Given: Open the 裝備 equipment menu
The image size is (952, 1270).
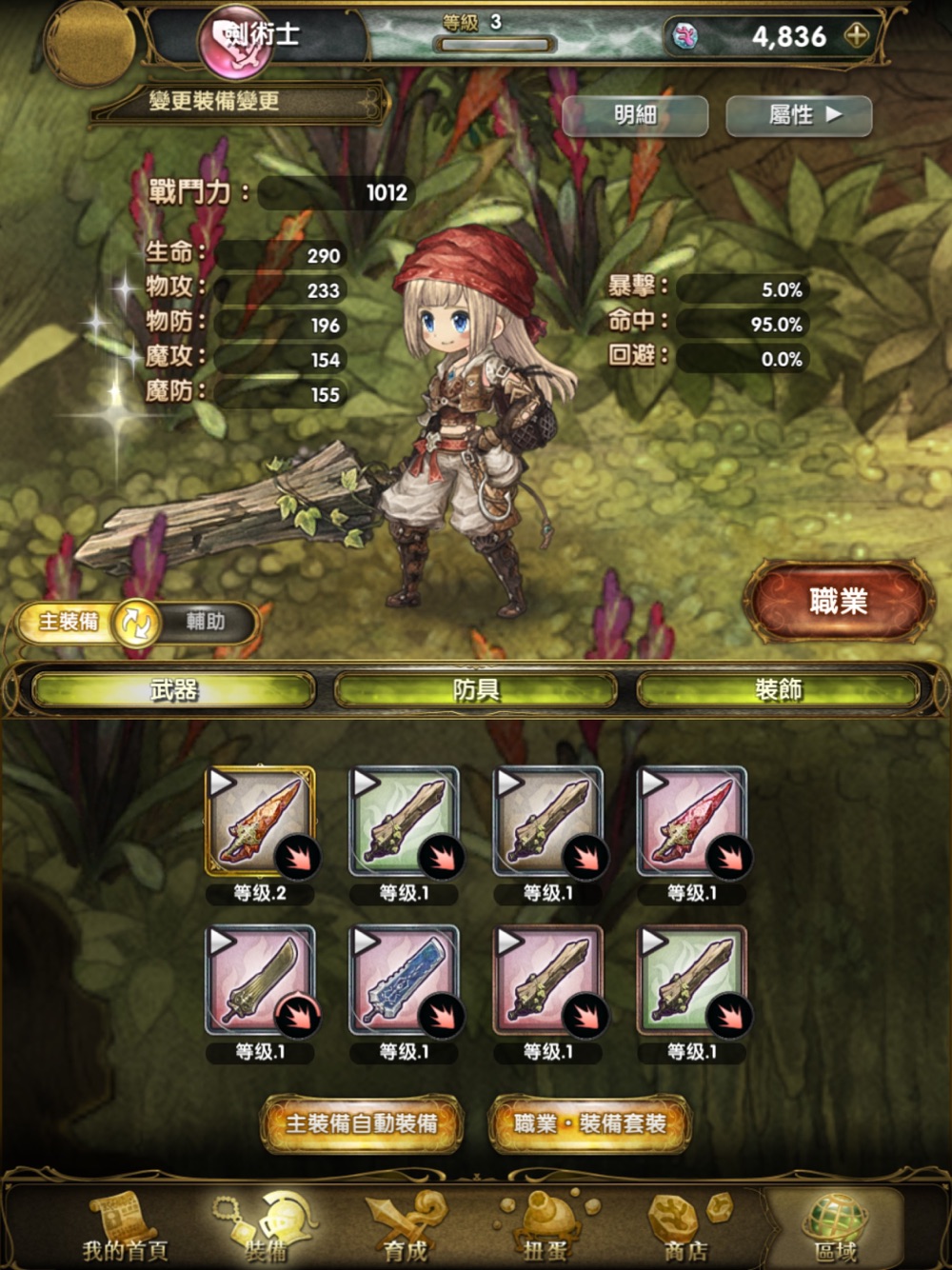Looking at the screenshot, I should (x=265, y=1226).
